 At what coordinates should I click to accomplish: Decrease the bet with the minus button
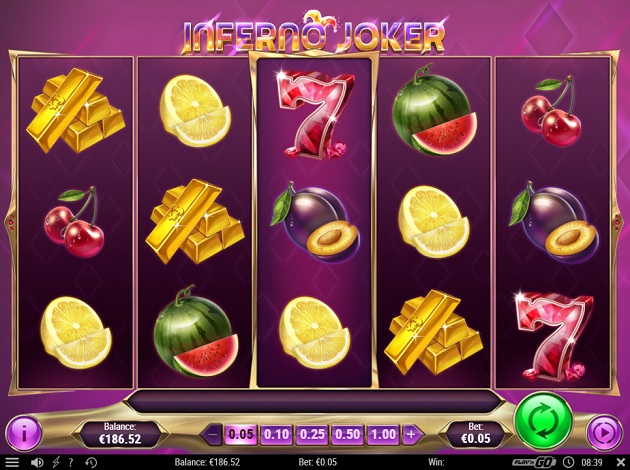click(212, 434)
